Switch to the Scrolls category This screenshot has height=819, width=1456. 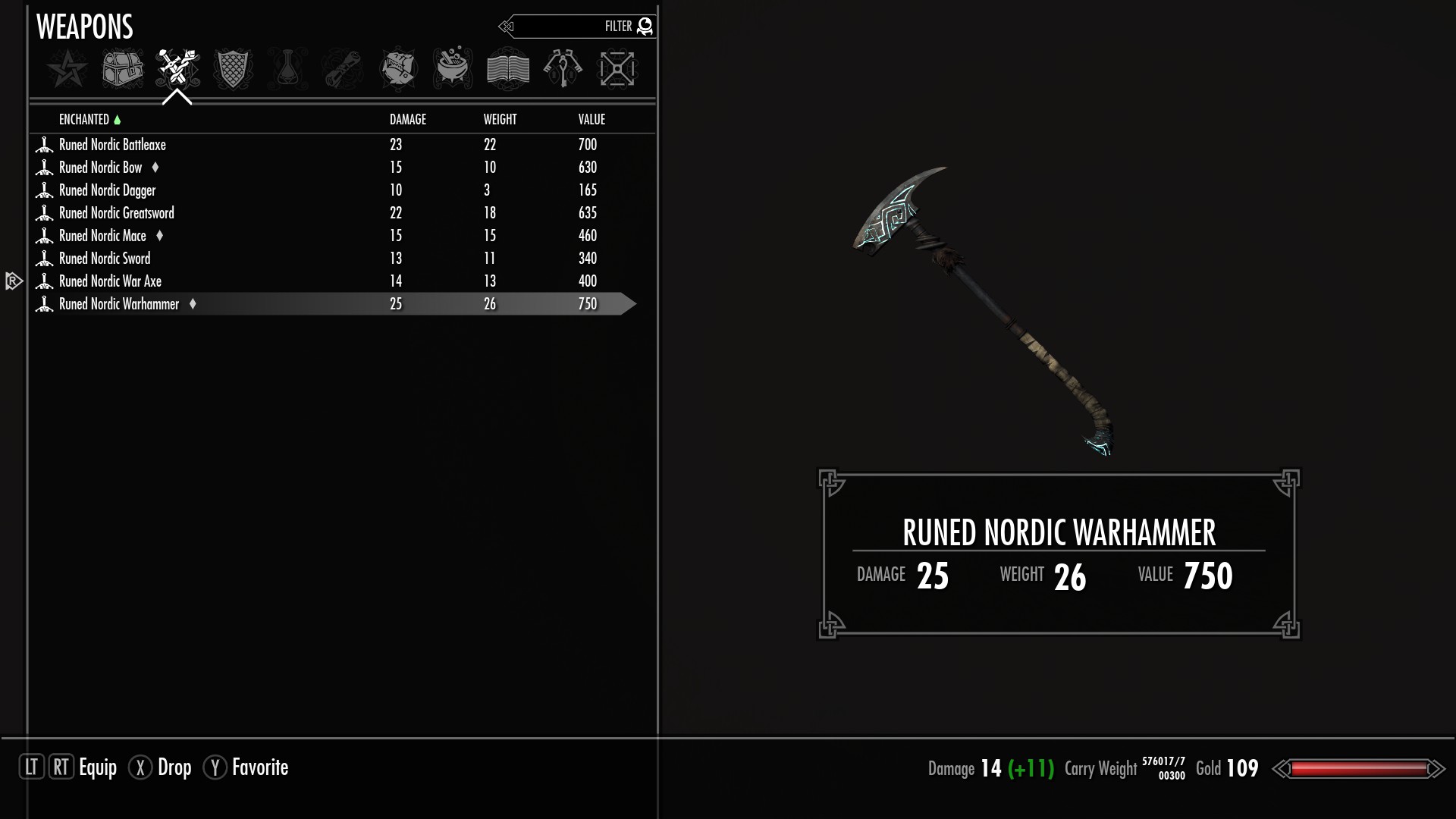(342, 69)
